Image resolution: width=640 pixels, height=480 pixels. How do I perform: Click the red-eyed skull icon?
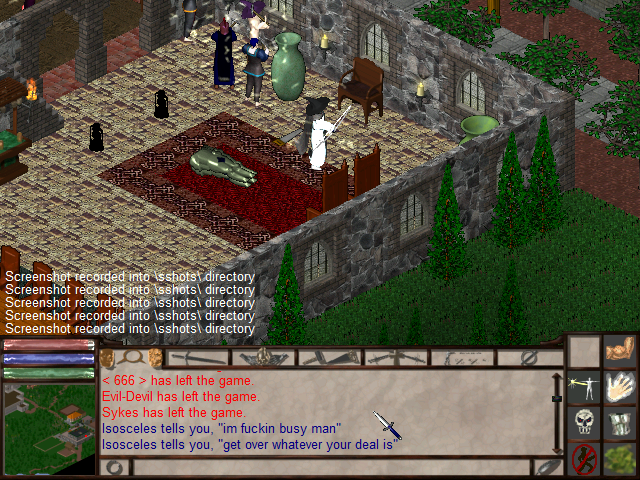pos(584,422)
